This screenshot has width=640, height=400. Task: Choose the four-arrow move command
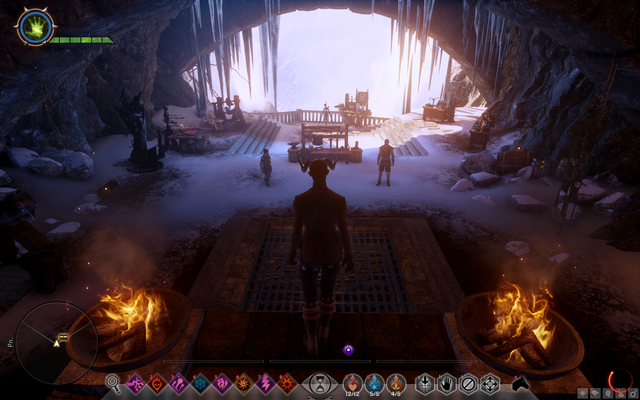point(490,383)
